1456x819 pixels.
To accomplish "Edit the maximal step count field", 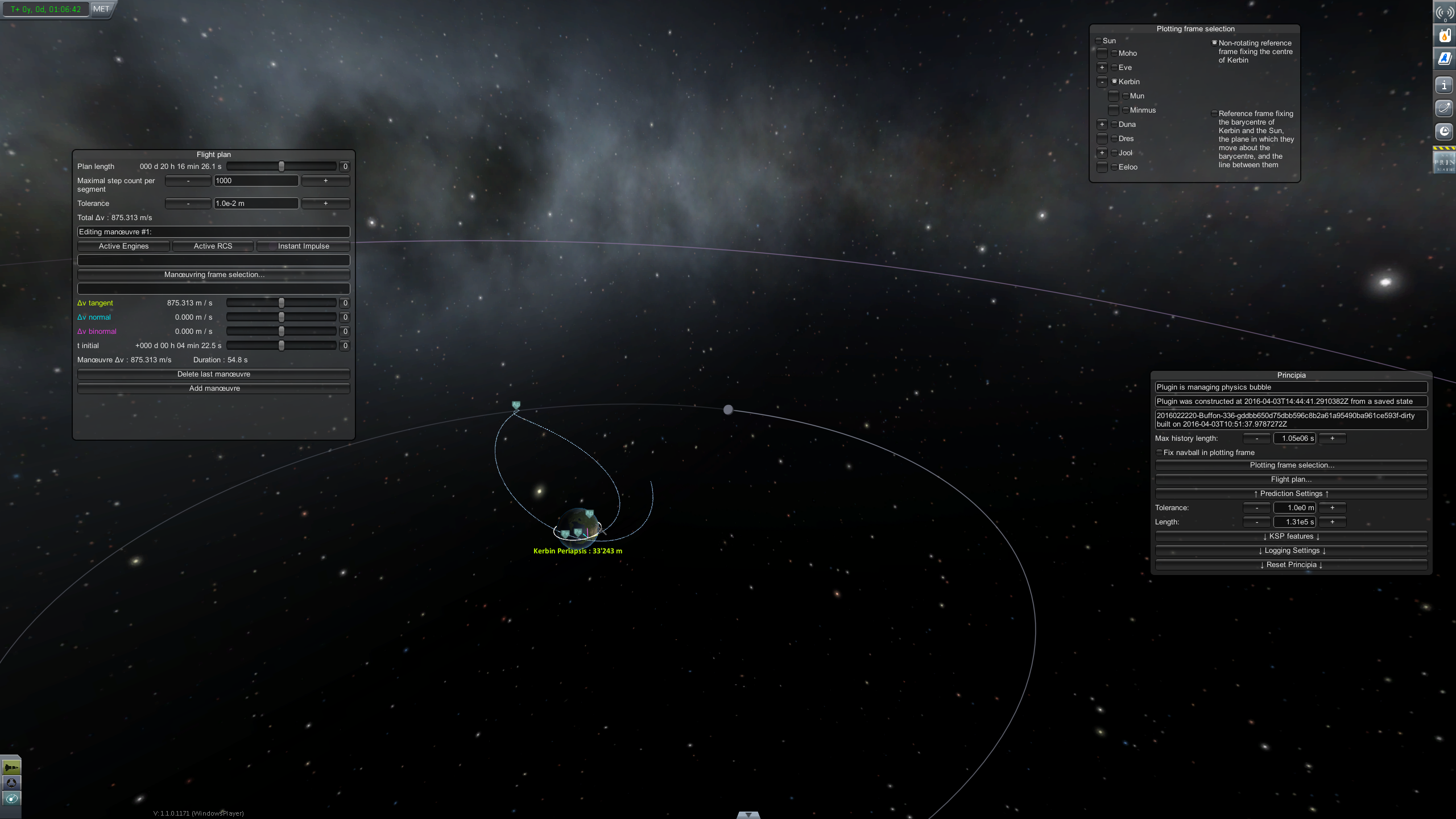I will coord(256,181).
